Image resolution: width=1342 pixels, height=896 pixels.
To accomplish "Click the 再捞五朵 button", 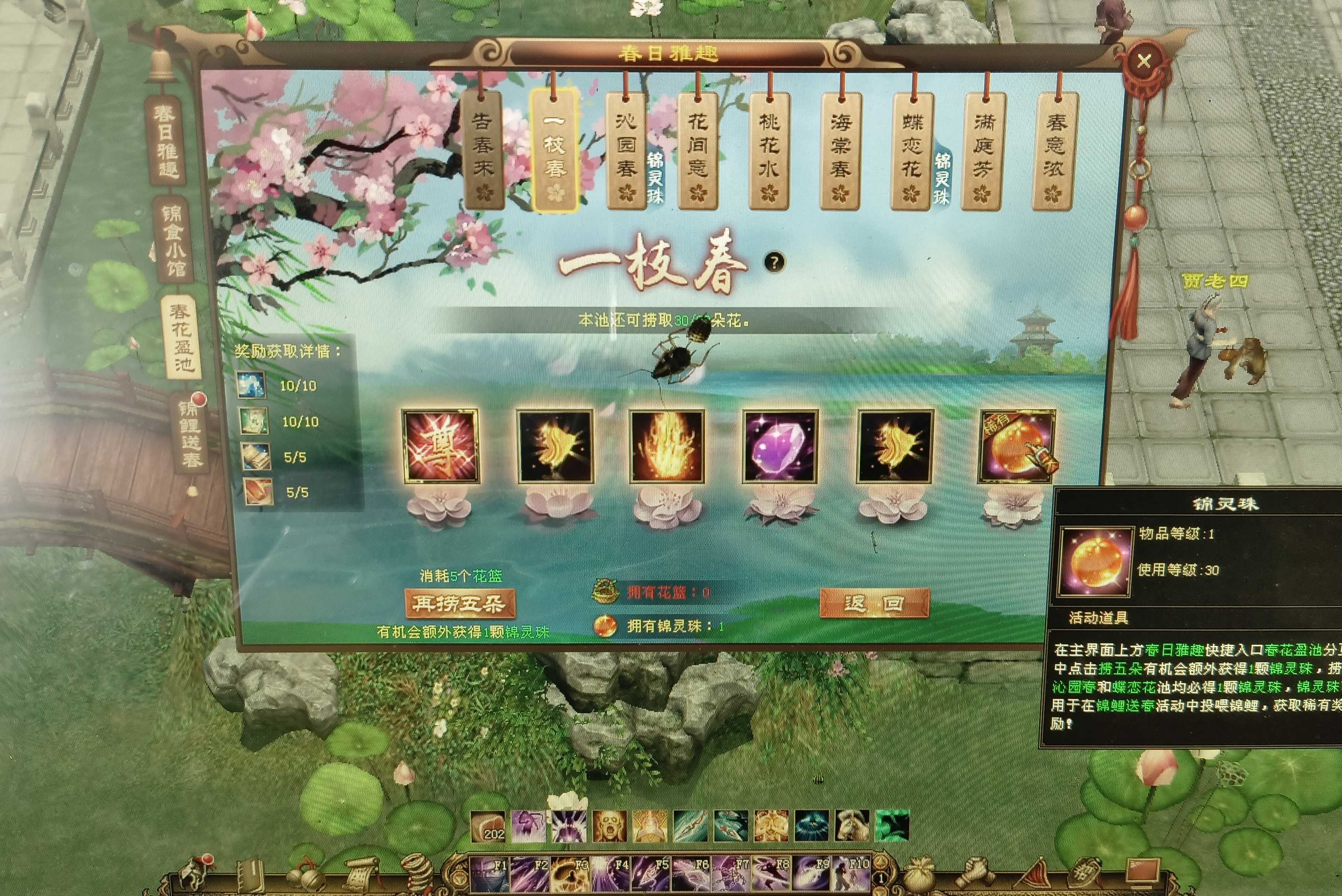I will (460, 604).
